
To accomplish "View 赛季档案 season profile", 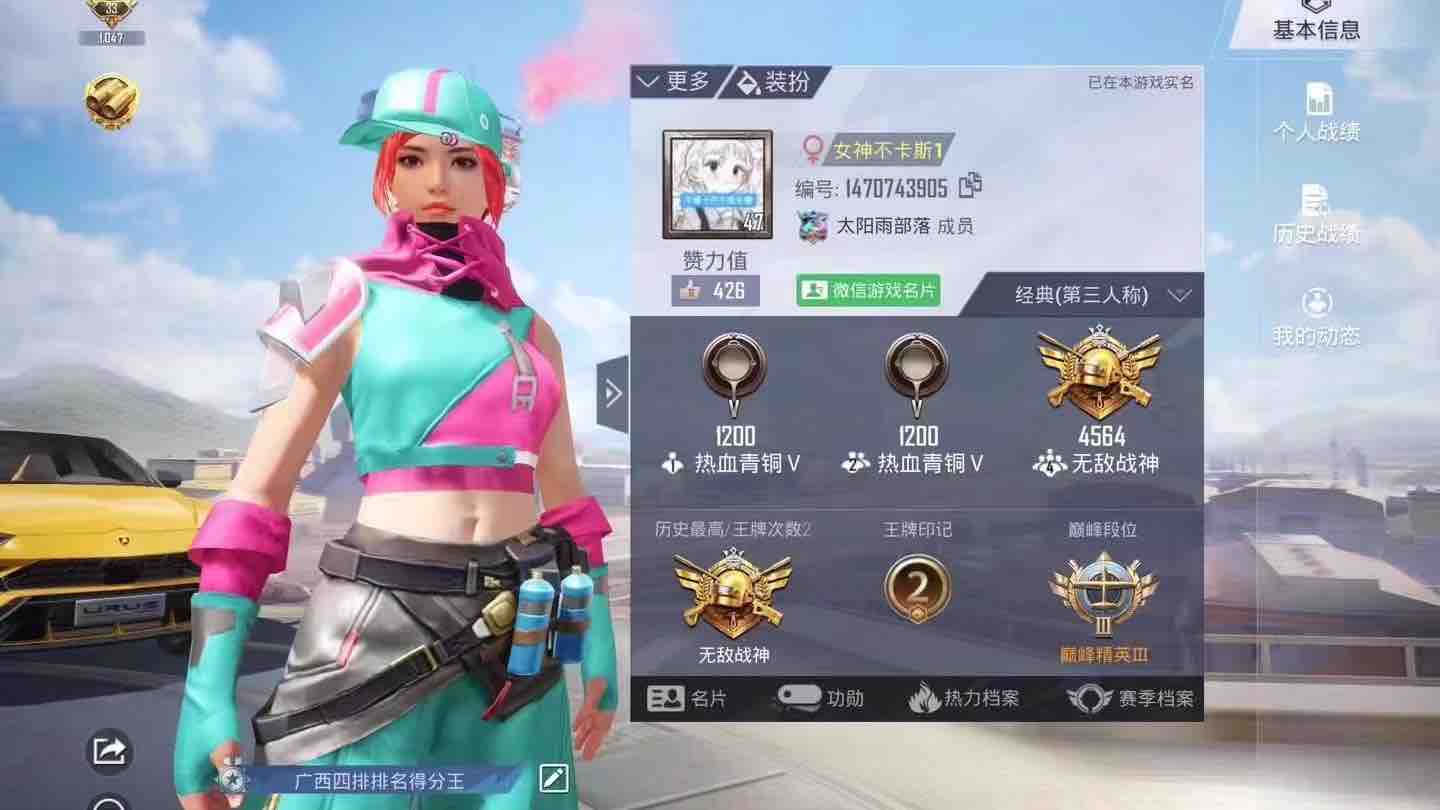I will [1130, 698].
